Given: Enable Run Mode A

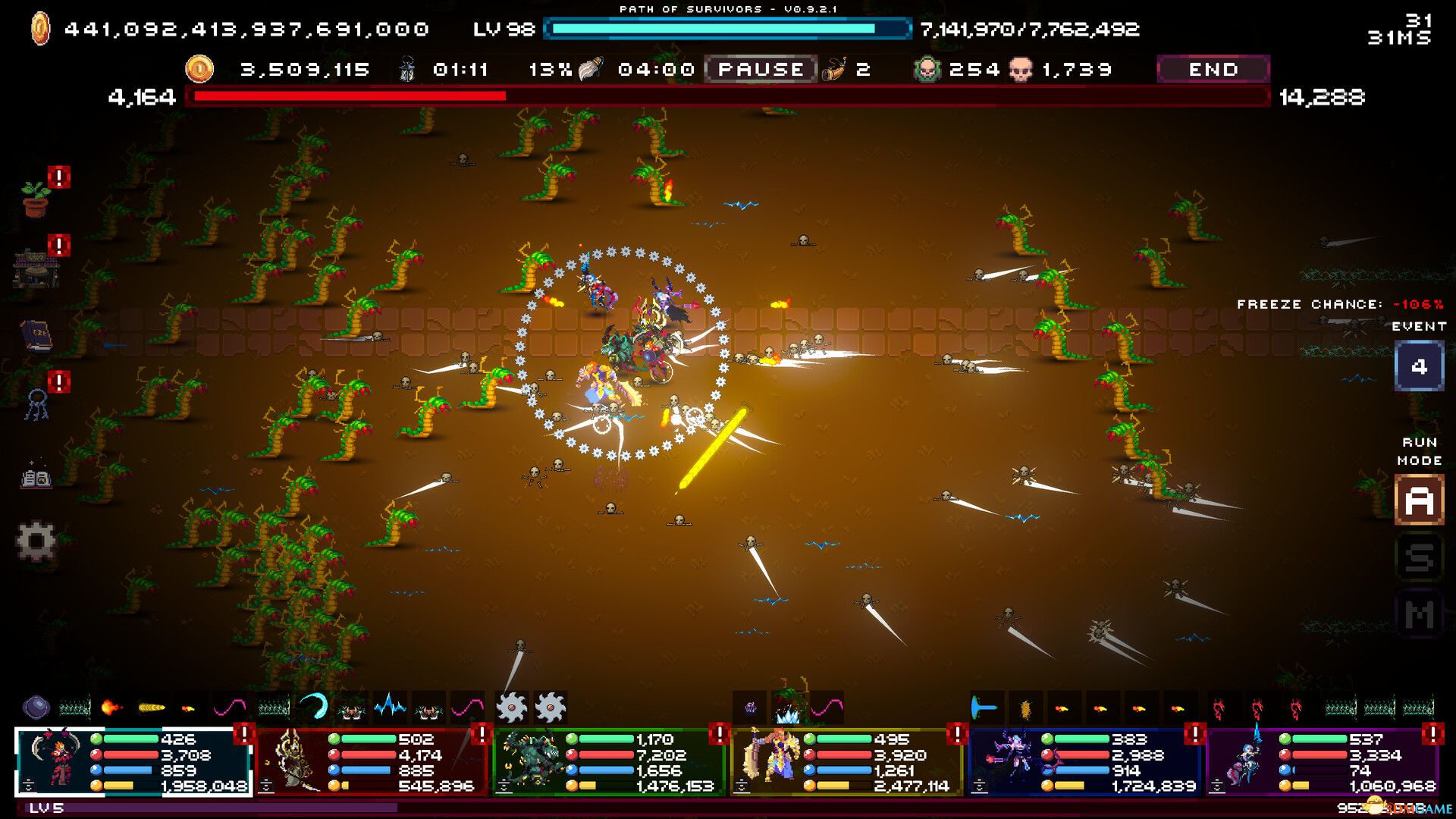Looking at the screenshot, I should tap(1419, 501).
